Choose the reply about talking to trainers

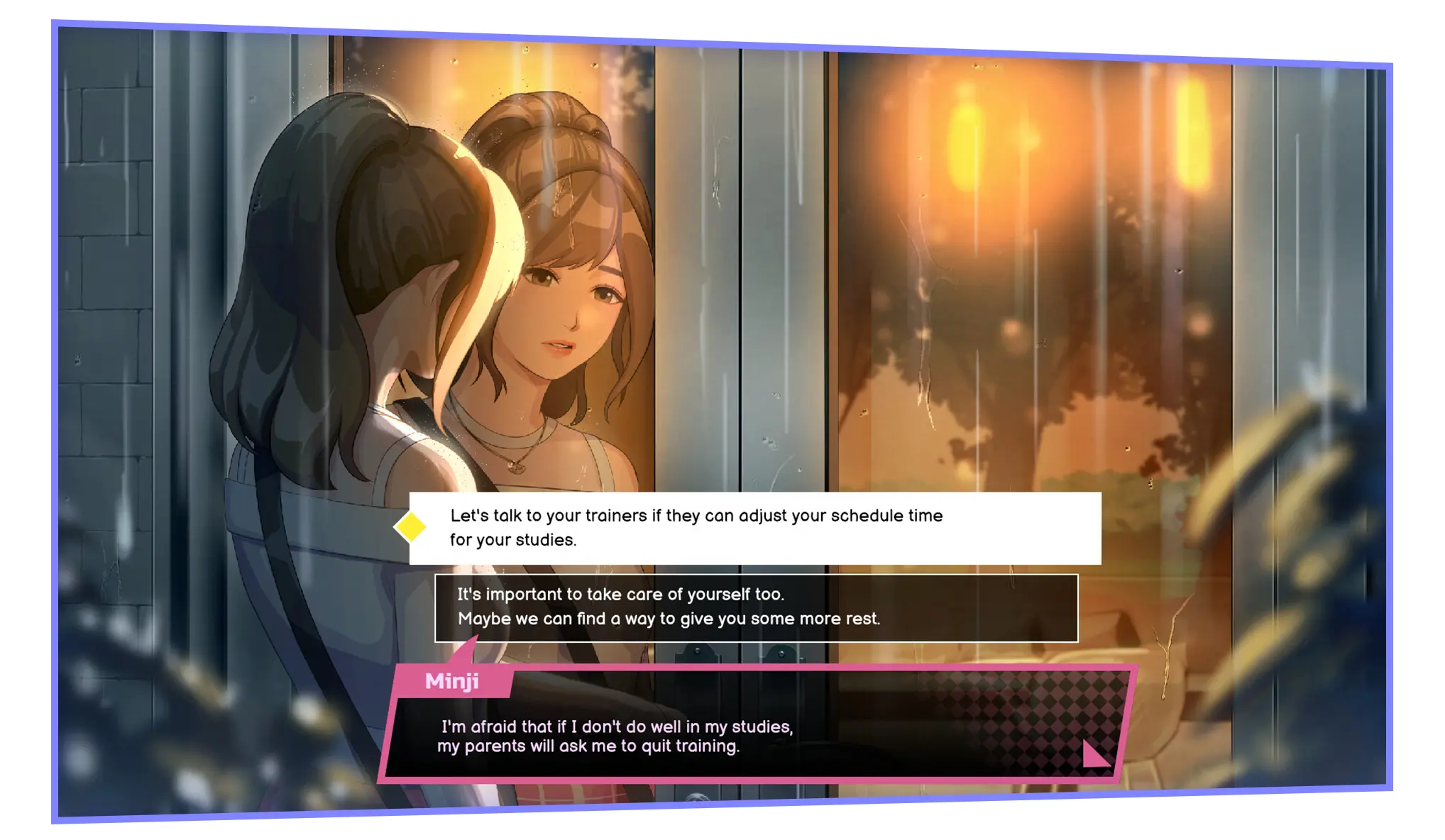754,528
